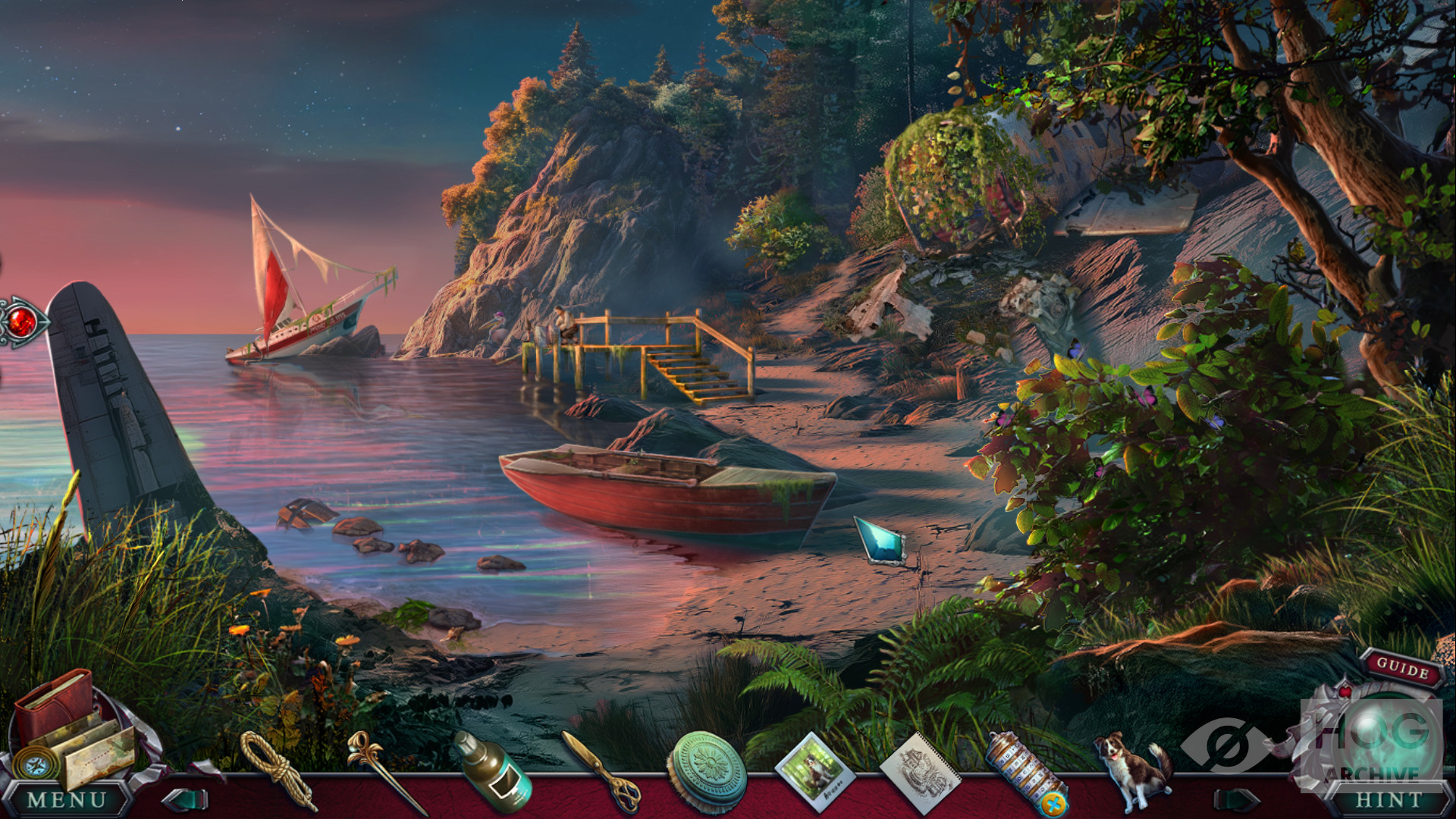Open the game Menu
1456x819 pixels.
[x=67, y=799]
